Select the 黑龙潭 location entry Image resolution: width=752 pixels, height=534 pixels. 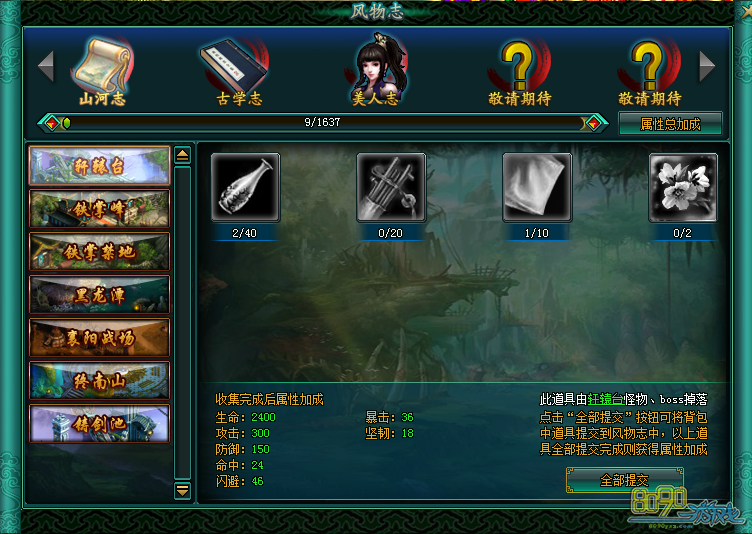click(100, 295)
